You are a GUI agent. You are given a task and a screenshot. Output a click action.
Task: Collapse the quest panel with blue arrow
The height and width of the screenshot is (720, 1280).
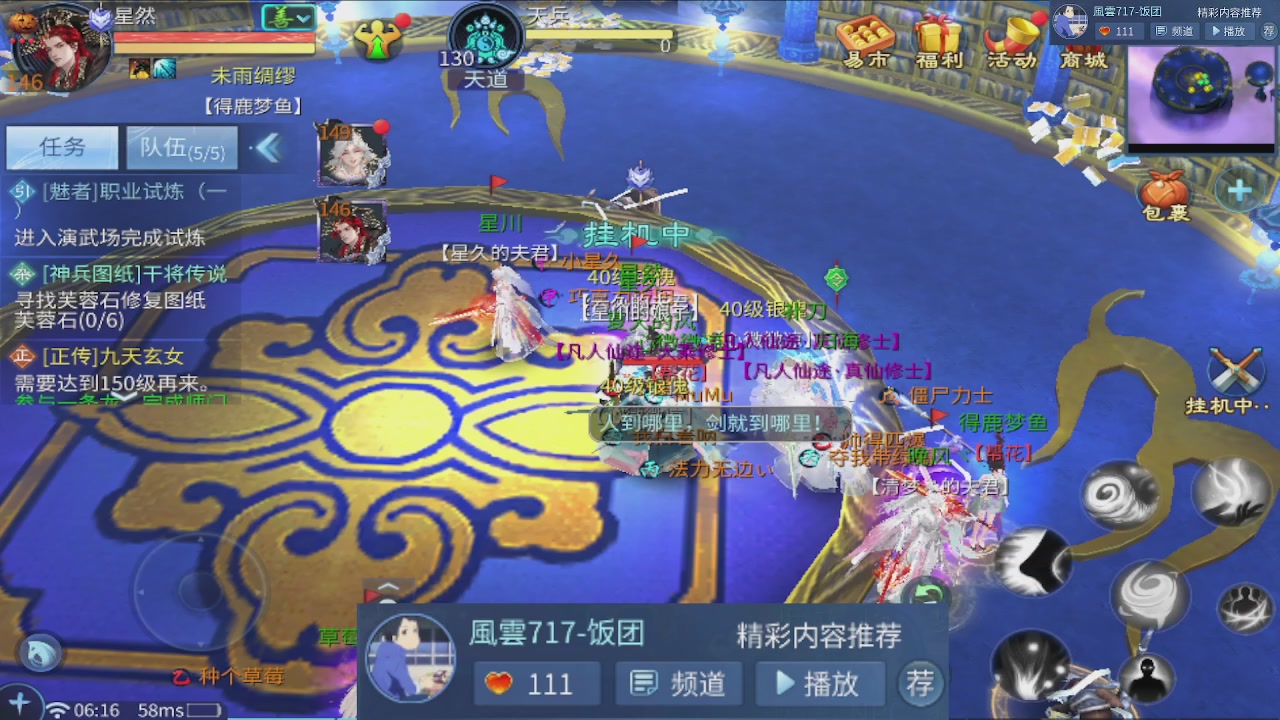268,147
